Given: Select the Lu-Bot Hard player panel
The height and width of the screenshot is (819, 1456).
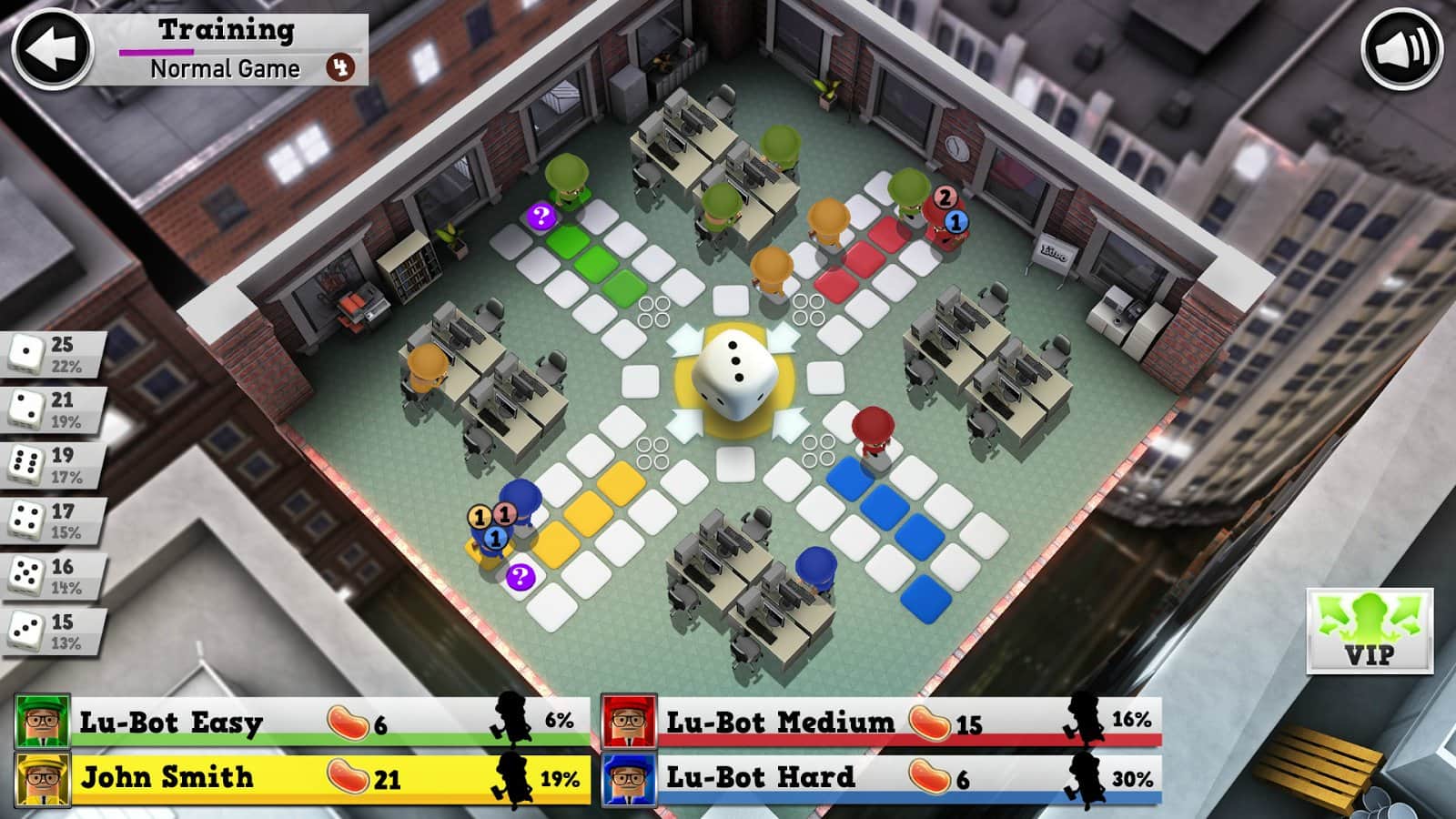Looking at the screenshot, I should coord(883,779).
